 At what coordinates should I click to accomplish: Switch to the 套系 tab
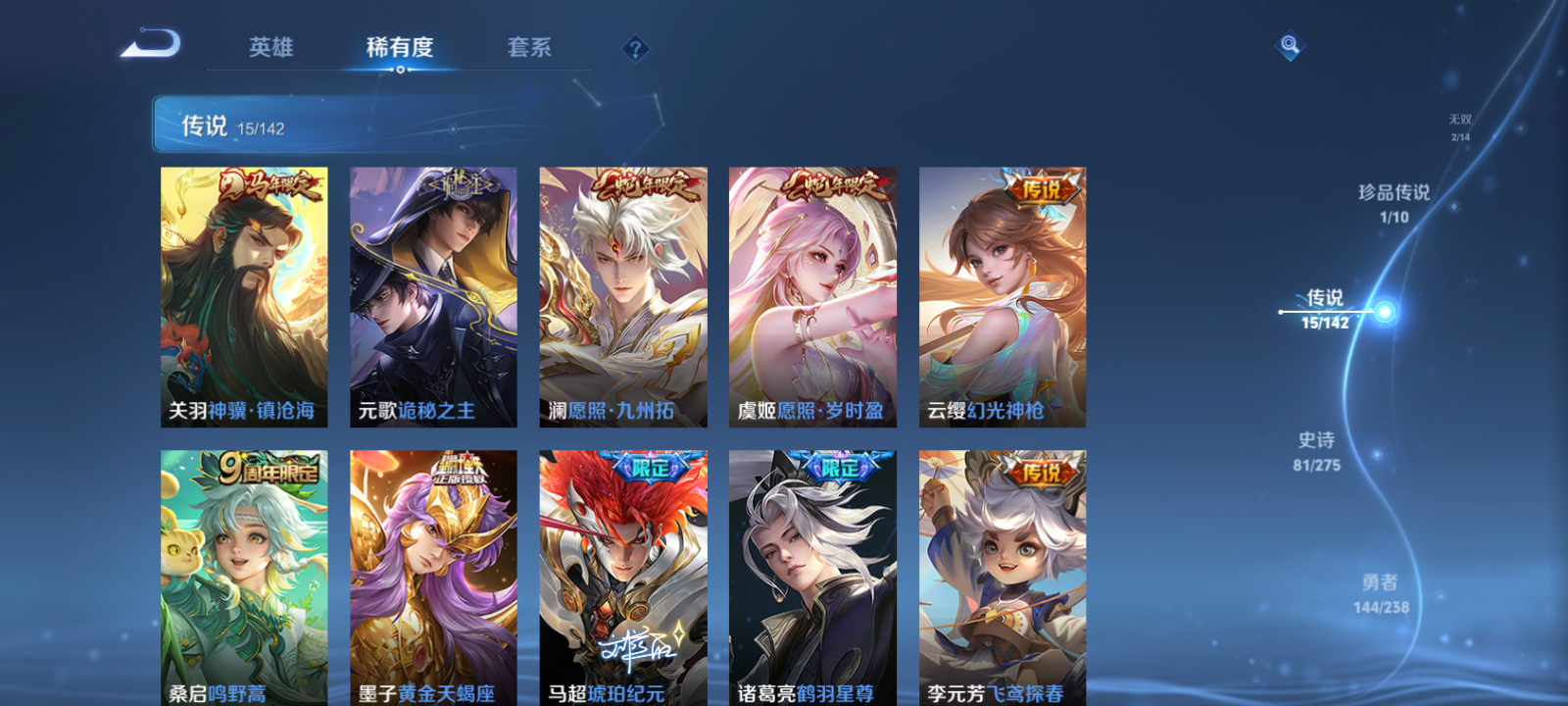pos(530,47)
